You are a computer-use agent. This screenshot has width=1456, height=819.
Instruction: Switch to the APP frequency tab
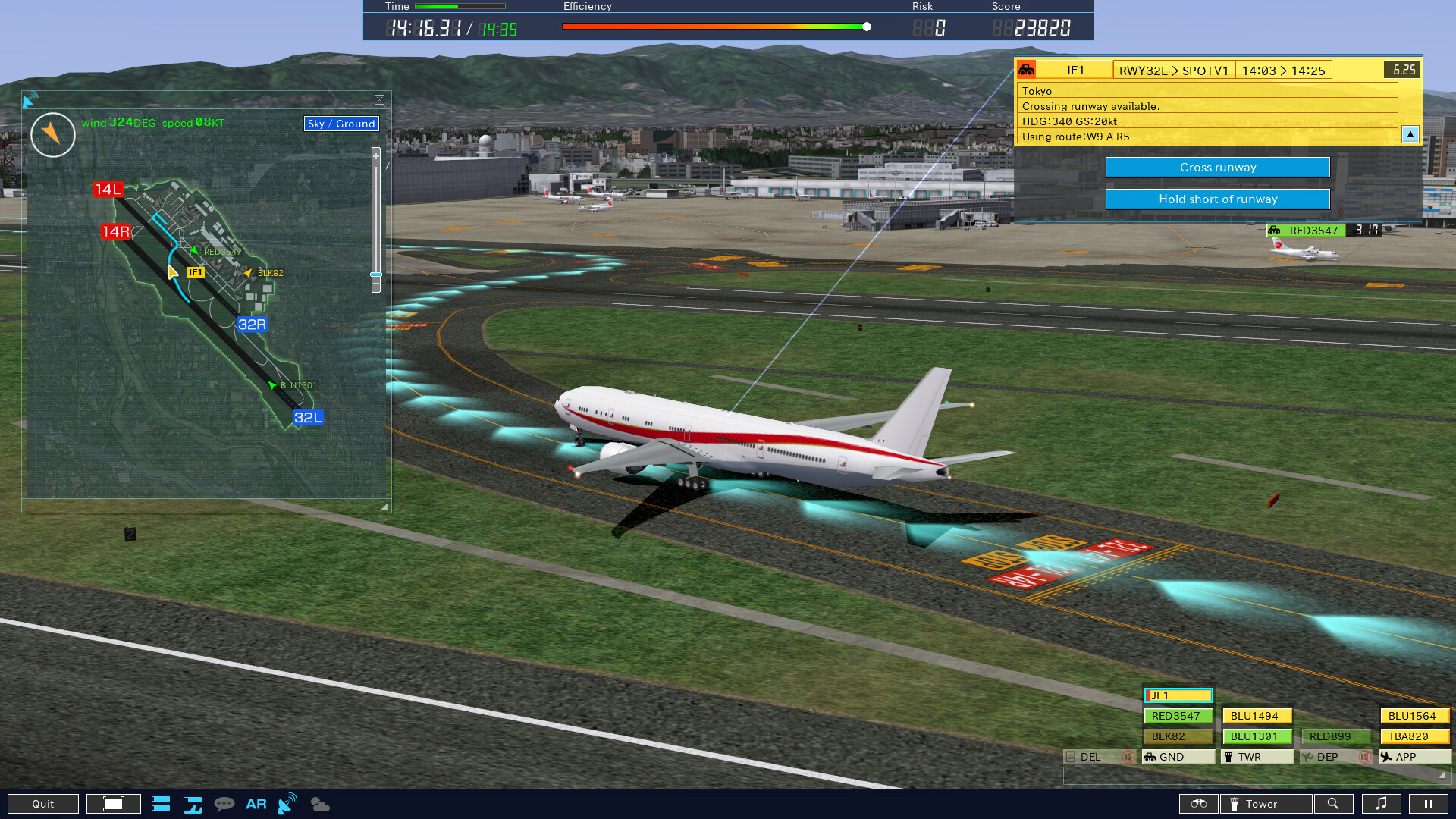(x=1413, y=757)
